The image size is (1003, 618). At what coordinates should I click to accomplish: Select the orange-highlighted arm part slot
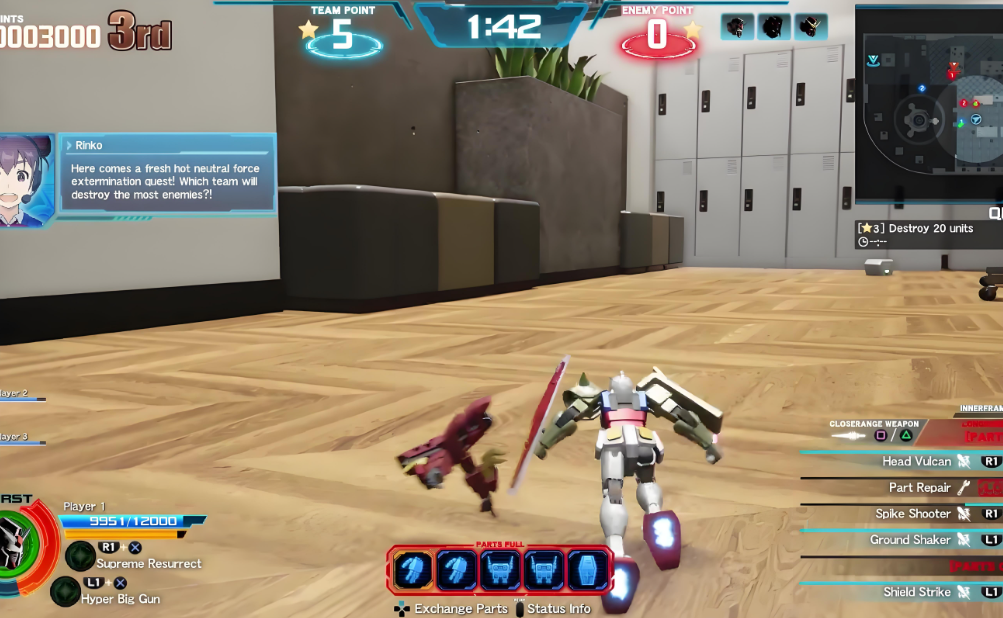(412, 571)
